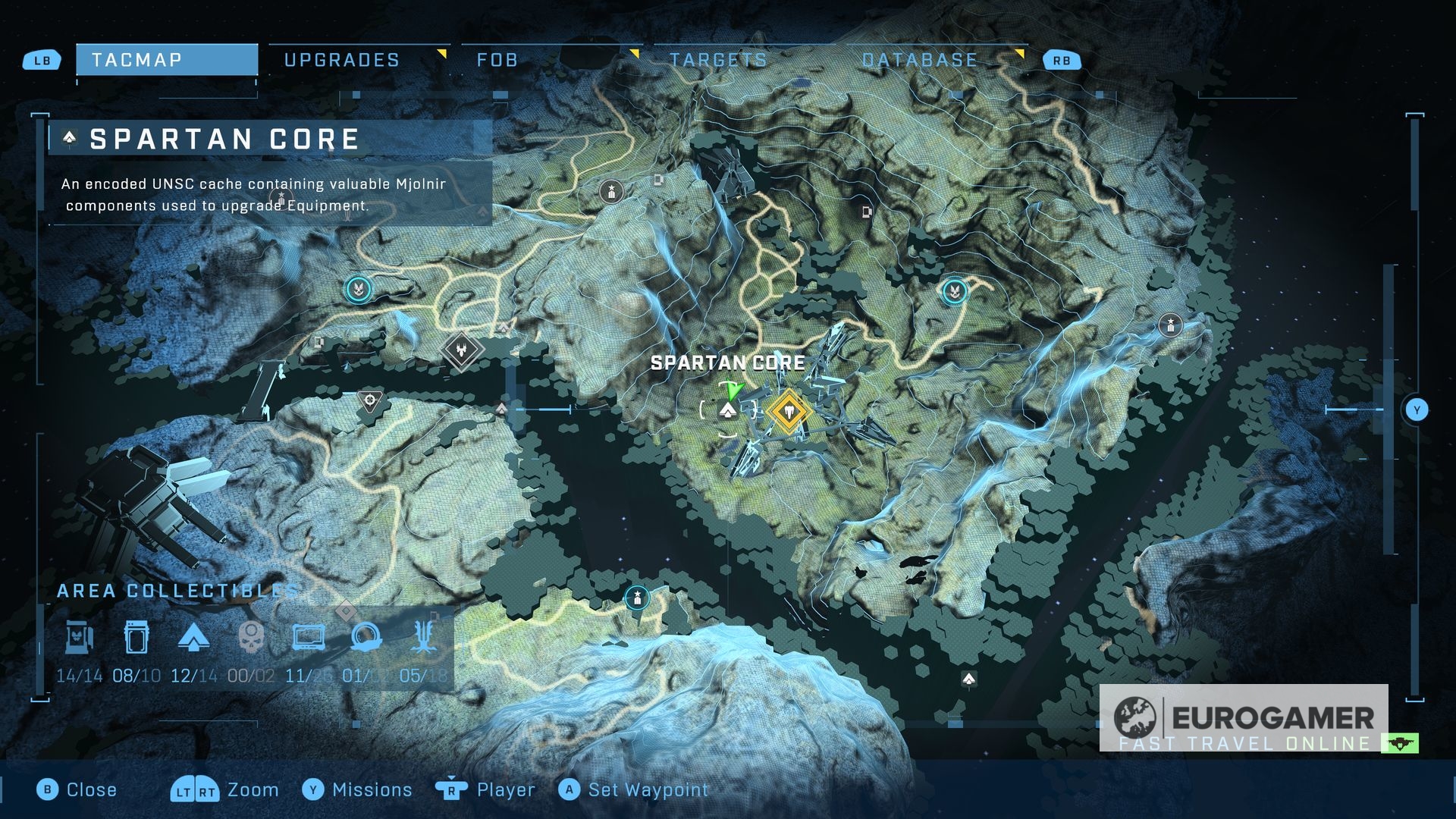Open the FOB tab
This screenshot has width=1456, height=819.
[497, 60]
